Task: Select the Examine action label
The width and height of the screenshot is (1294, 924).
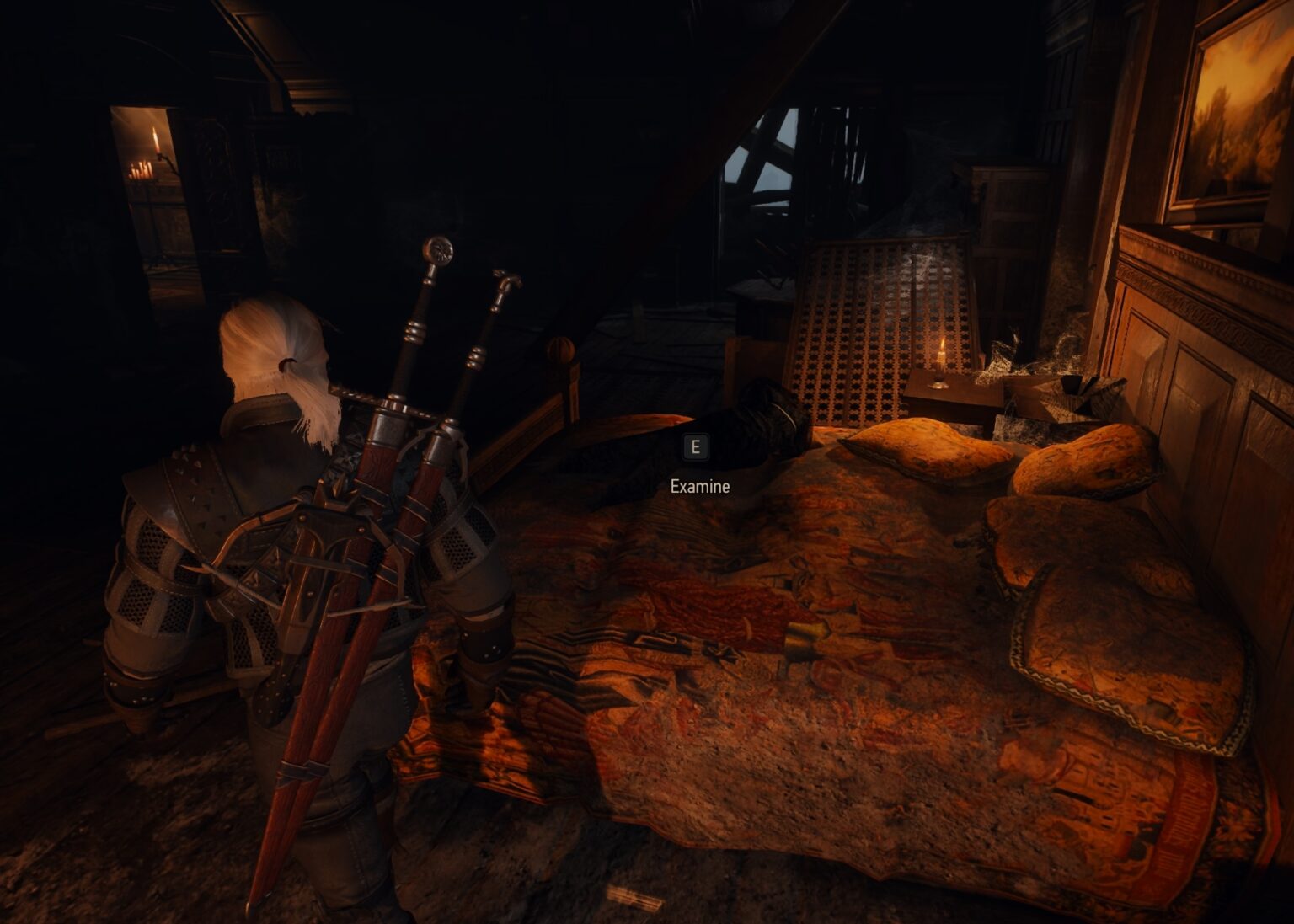Action: pyautogui.click(x=700, y=486)
